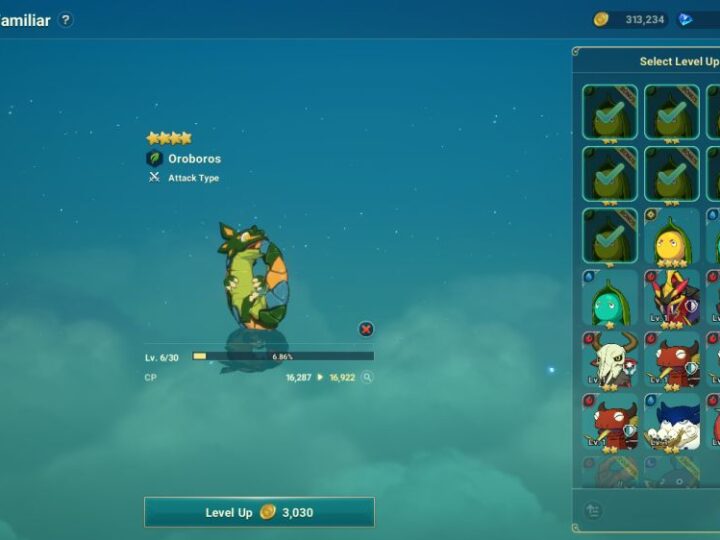720x540 pixels.
Task: Open the sort button below the list
Action: pyautogui.click(x=593, y=510)
